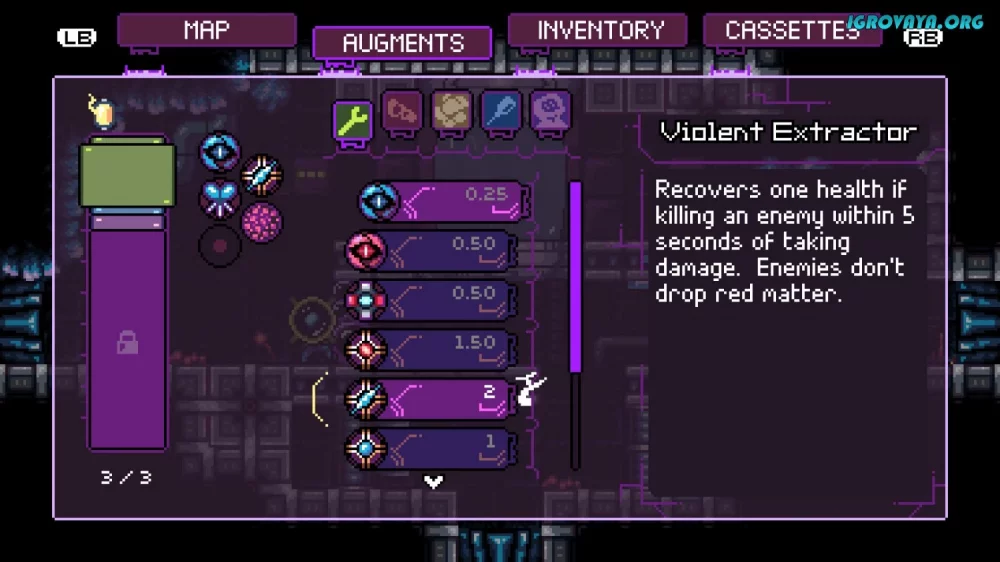Select the red goggles category icon
This screenshot has width=1000, height=562.
pyautogui.click(x=402, y=111)
